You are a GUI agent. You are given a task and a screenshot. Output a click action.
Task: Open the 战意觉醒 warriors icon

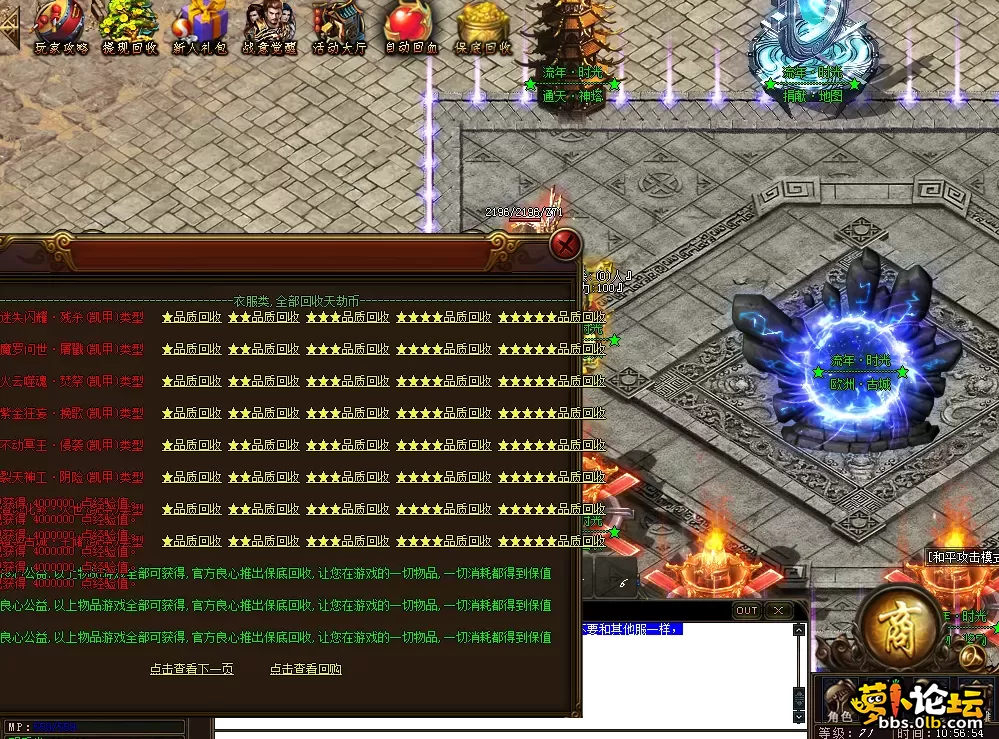pos(270,27)
